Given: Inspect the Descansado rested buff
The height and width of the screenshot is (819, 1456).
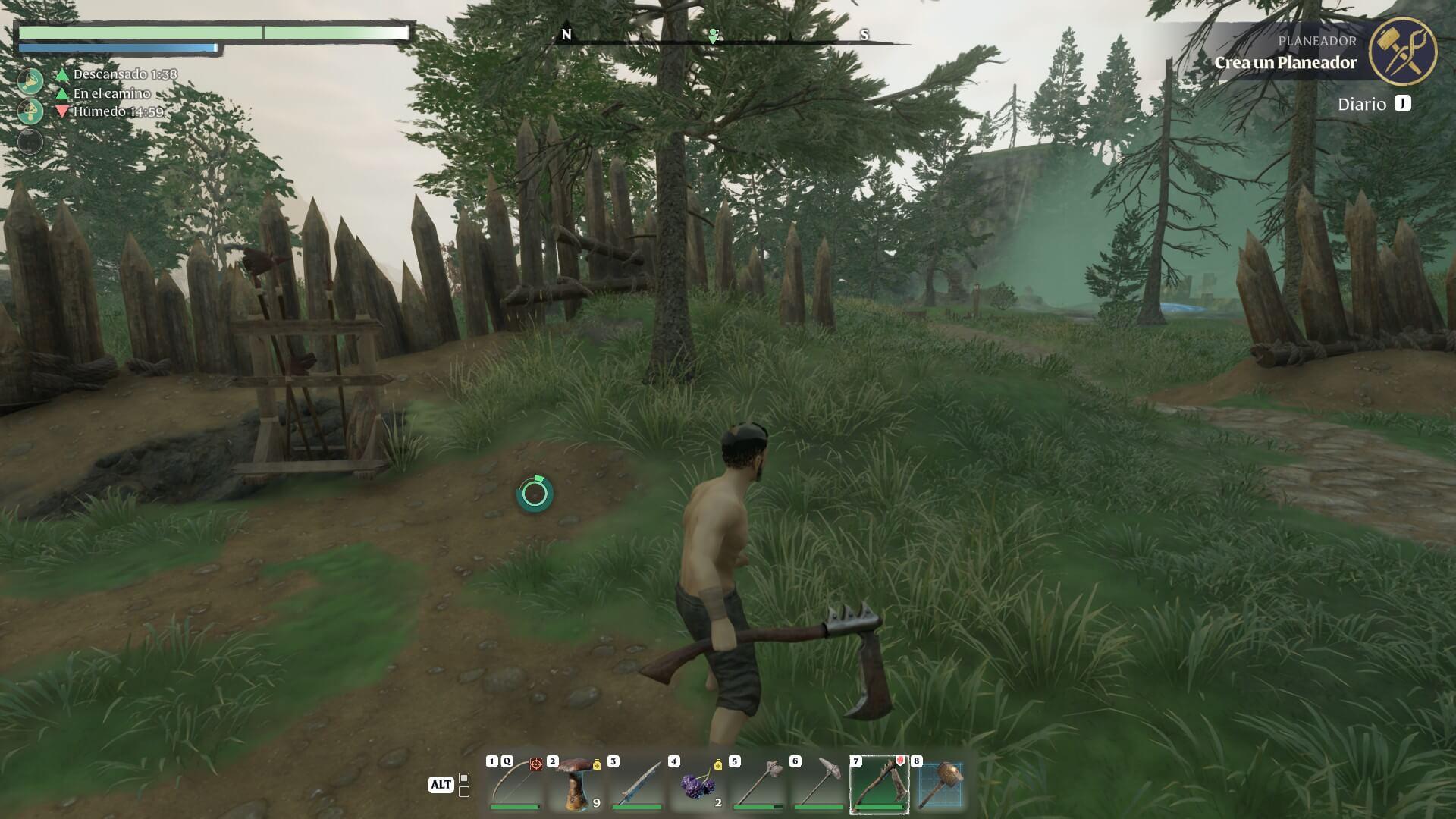Looking at the screenshot, I should coord(124,74).
